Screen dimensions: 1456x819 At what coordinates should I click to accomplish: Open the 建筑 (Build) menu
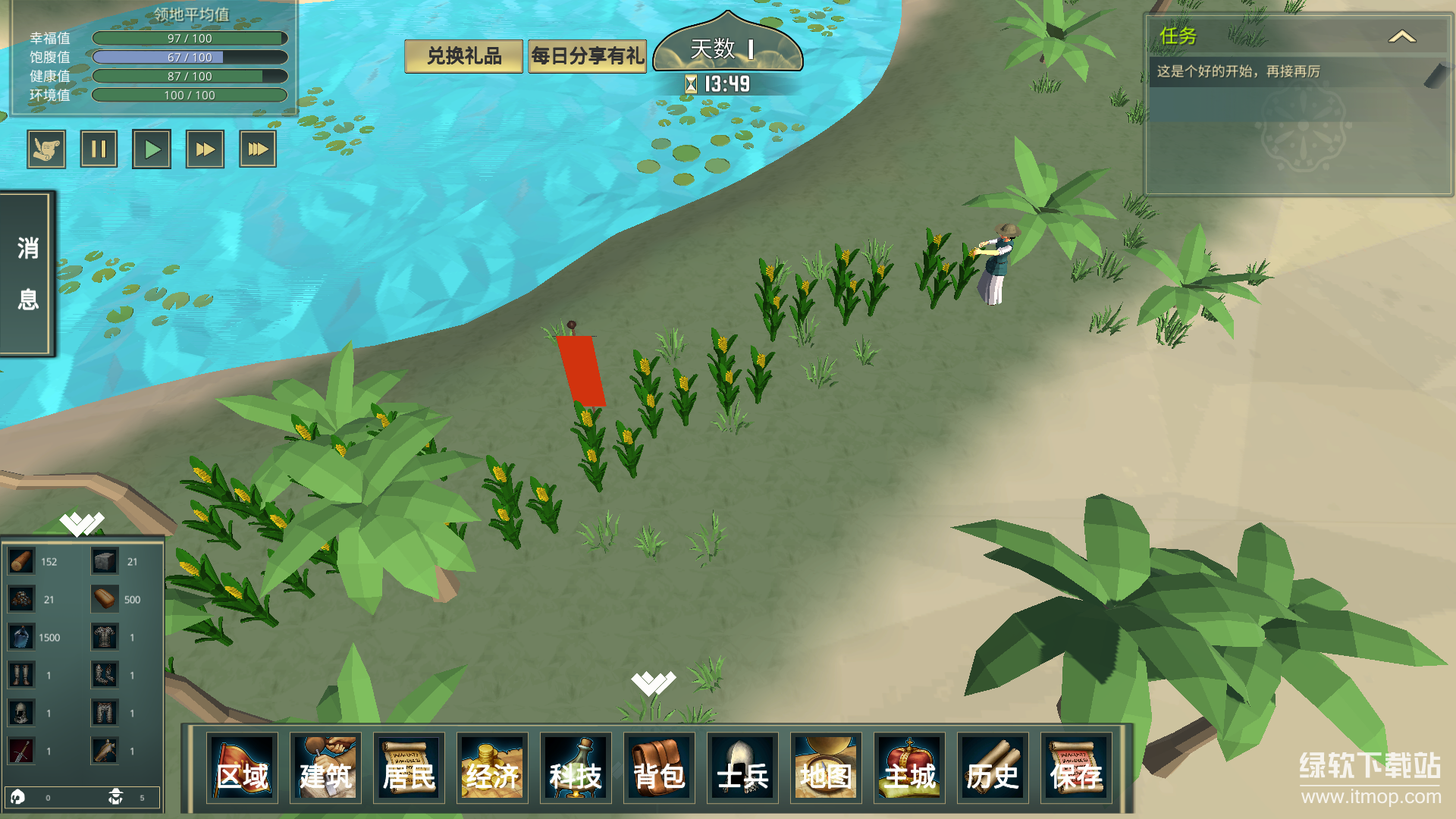[x=325, y=767]
